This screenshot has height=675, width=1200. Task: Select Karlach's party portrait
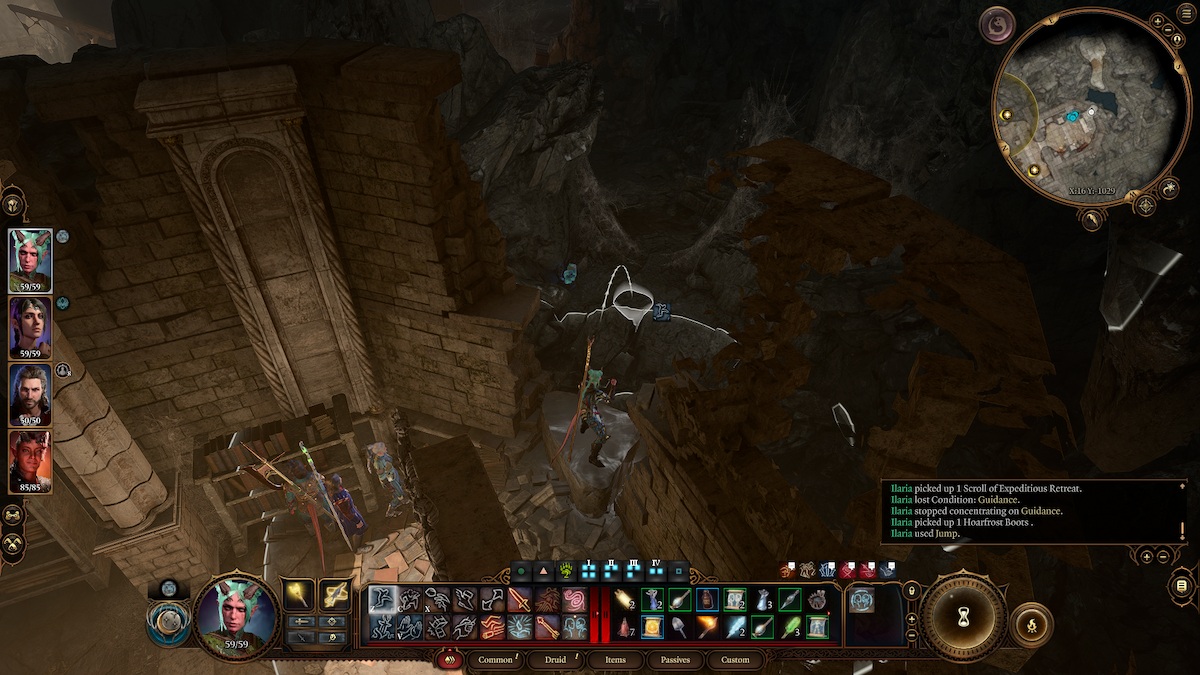point(30,459)
